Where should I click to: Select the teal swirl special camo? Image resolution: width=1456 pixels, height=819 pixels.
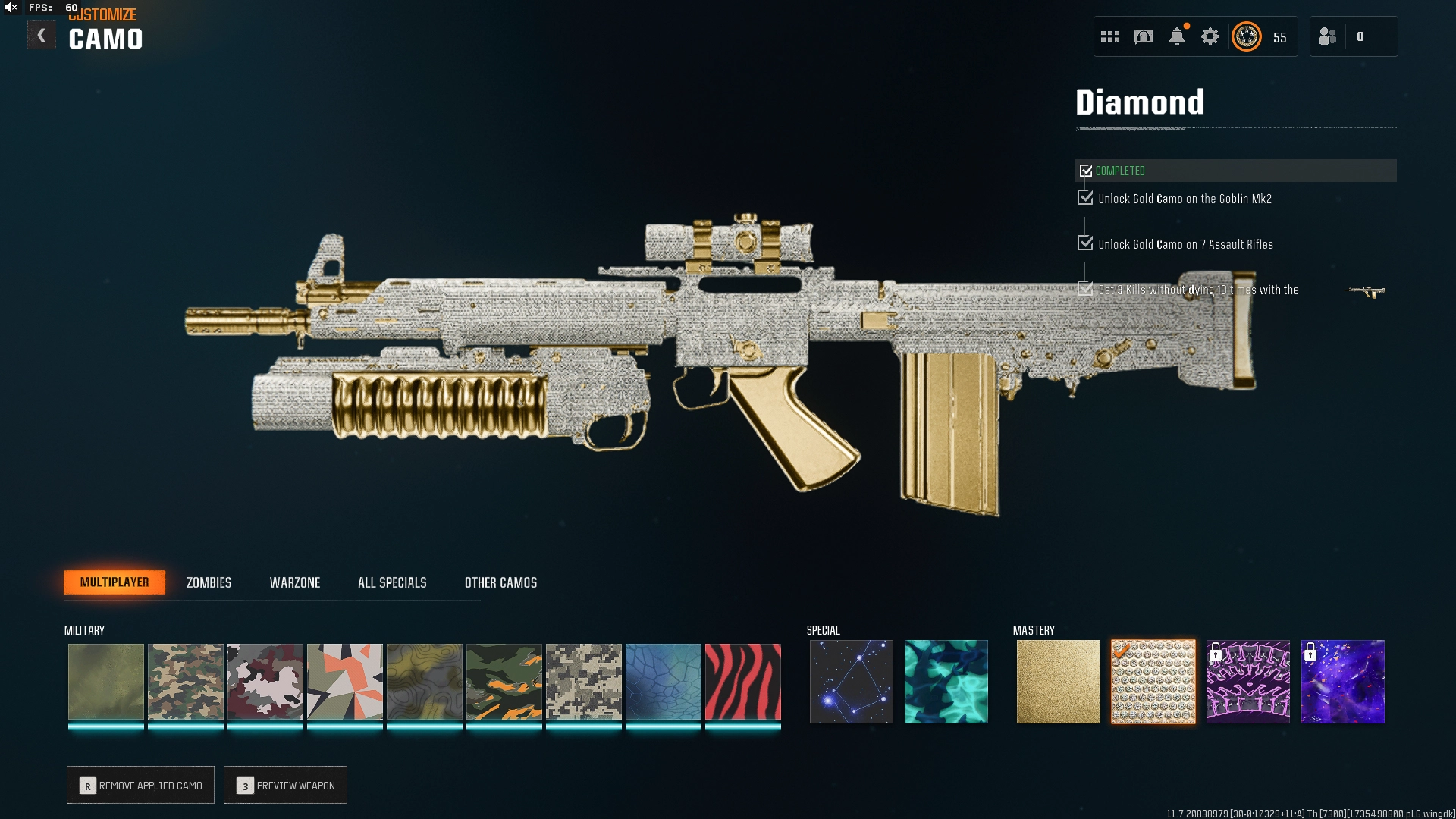point(946,681)
